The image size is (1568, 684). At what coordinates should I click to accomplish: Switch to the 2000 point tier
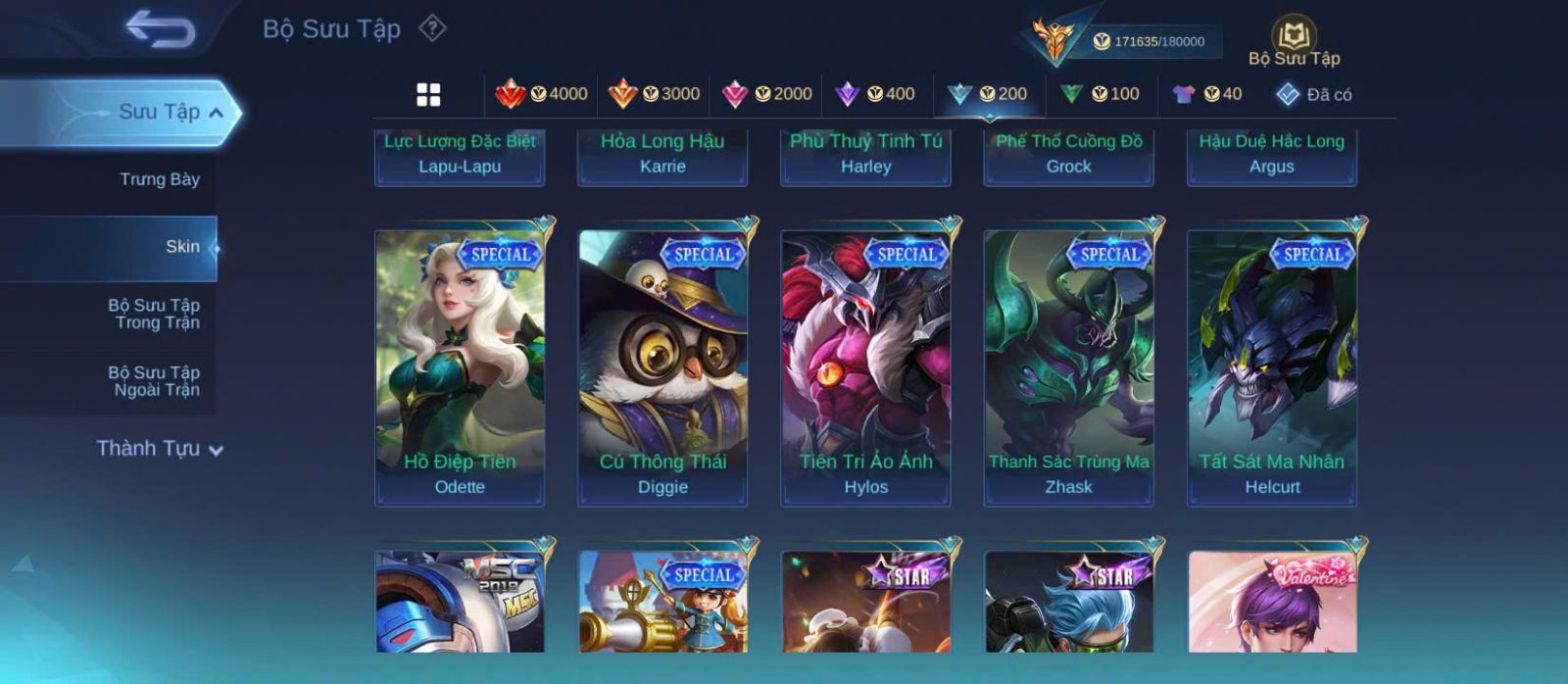(x=766, y=94)
